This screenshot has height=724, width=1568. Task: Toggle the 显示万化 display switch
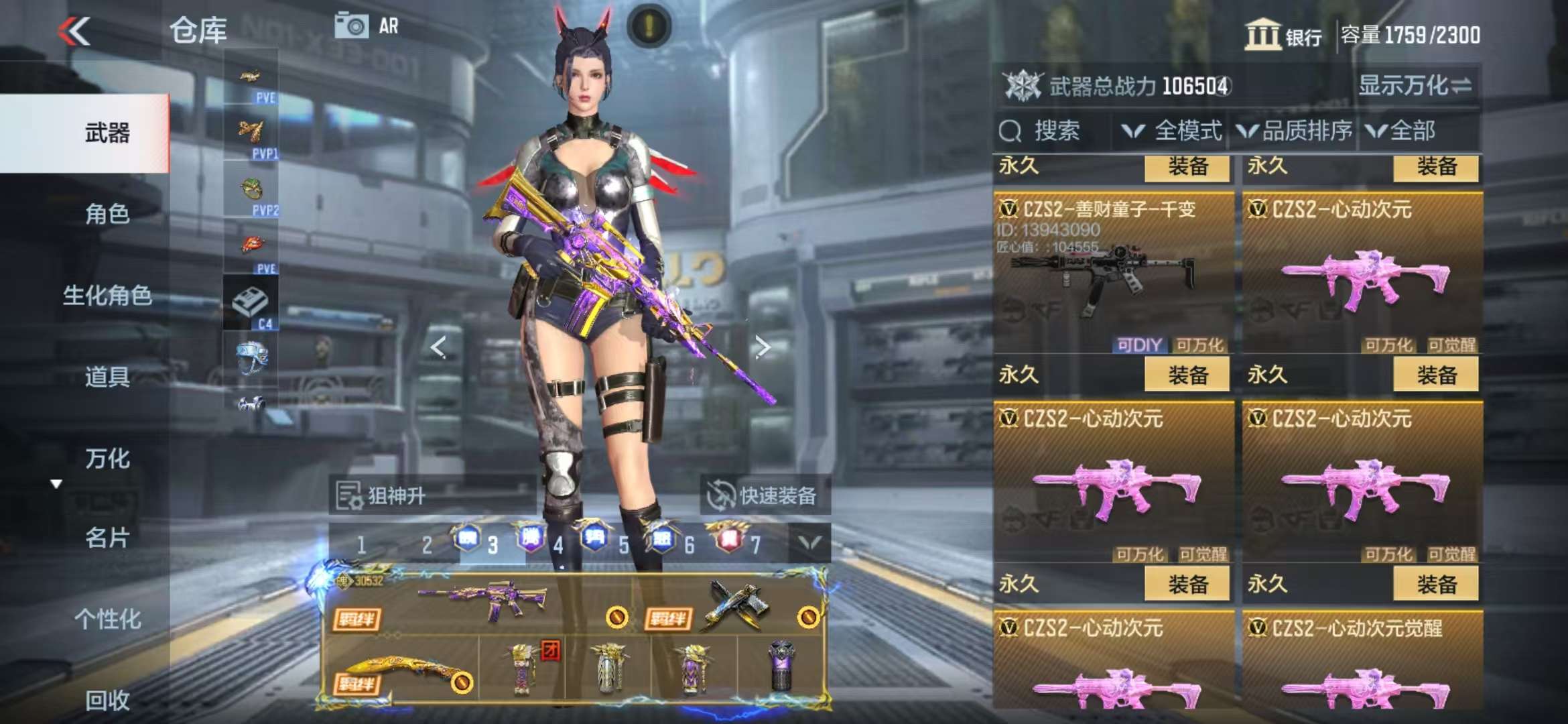coord(1415,86)
